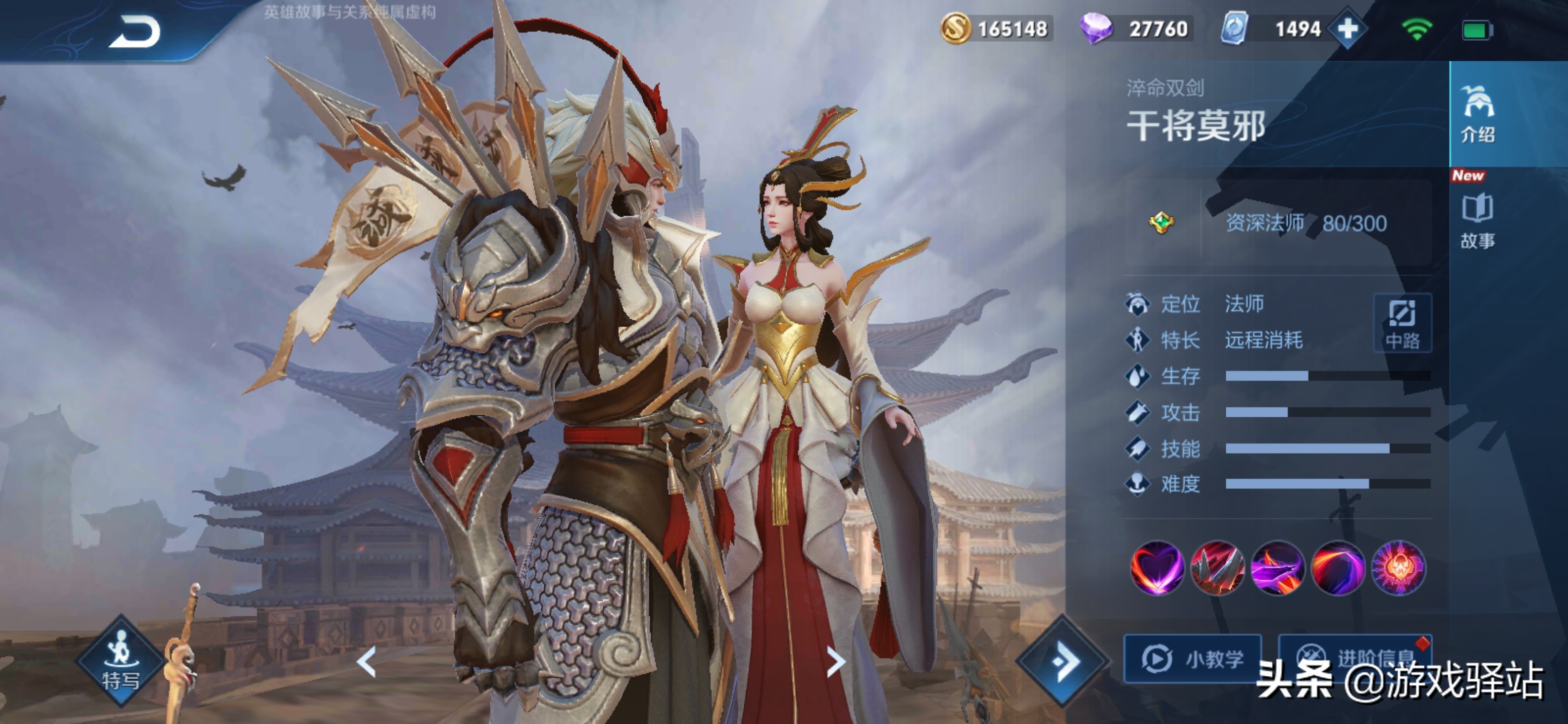Select the red swords skill icon
The width and height of the screenshot is (1568, 724).
pyautogui.click(x=1217, y=568)
